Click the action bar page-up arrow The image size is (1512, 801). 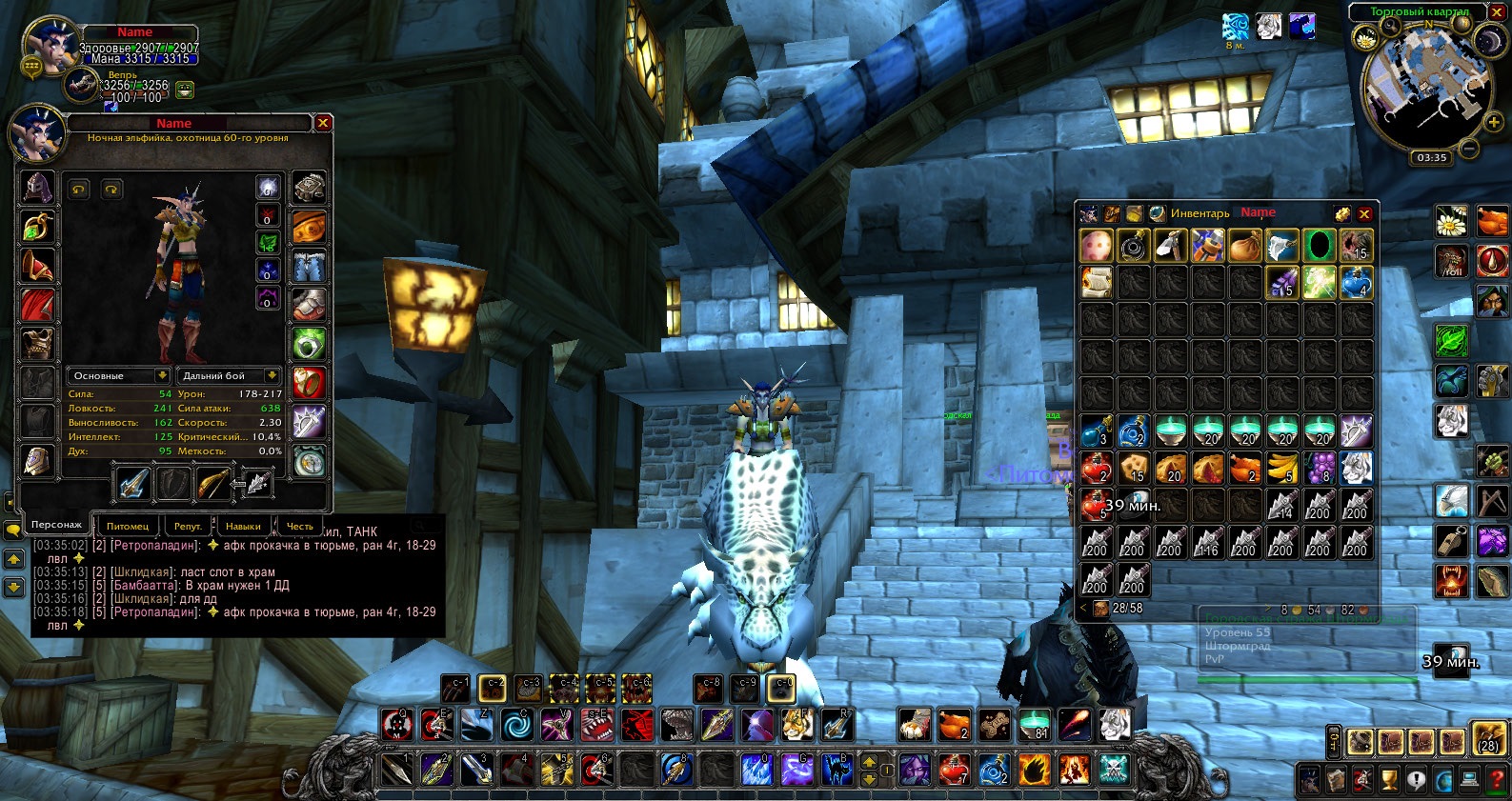pyautogui.click(x=869, y=760)
